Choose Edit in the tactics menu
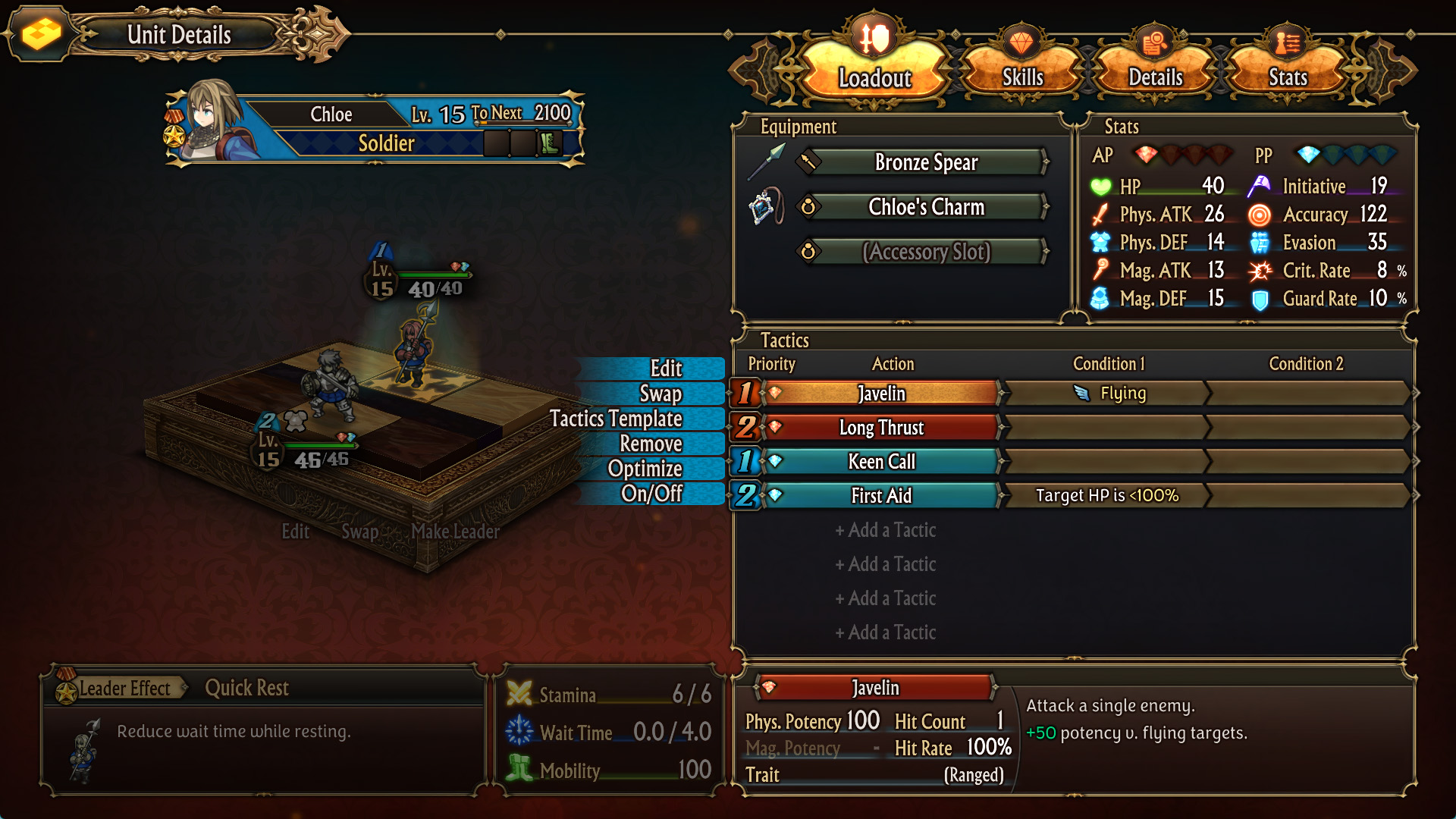 click(666, 369)
